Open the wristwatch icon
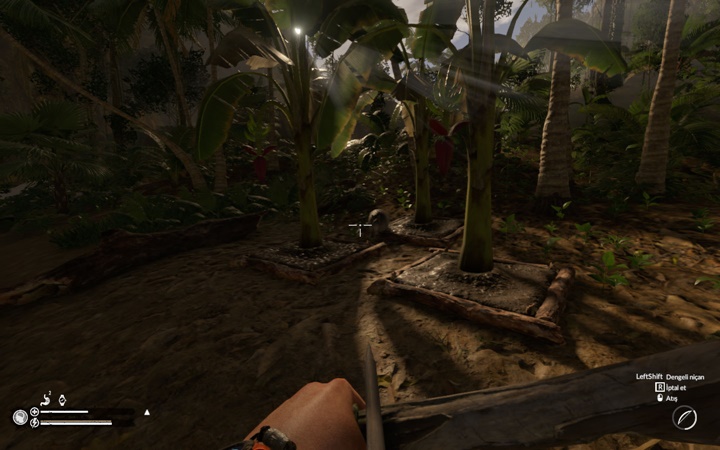The image size is (720, 450). click(x=62, y=400)
